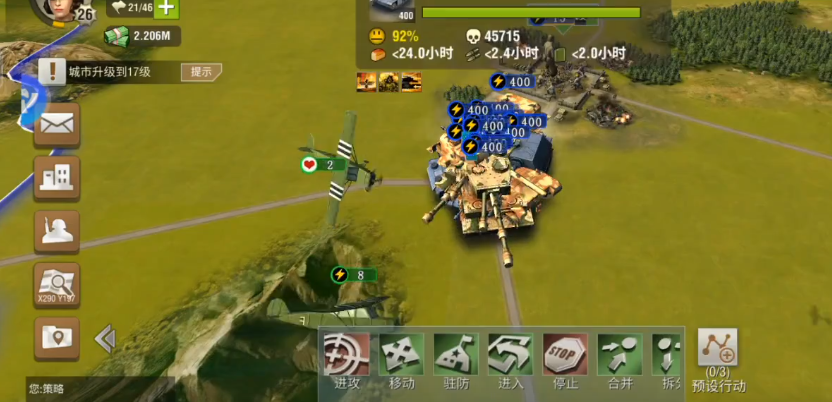
Task: Click the 提示 hint button
Action: point(201,72)
